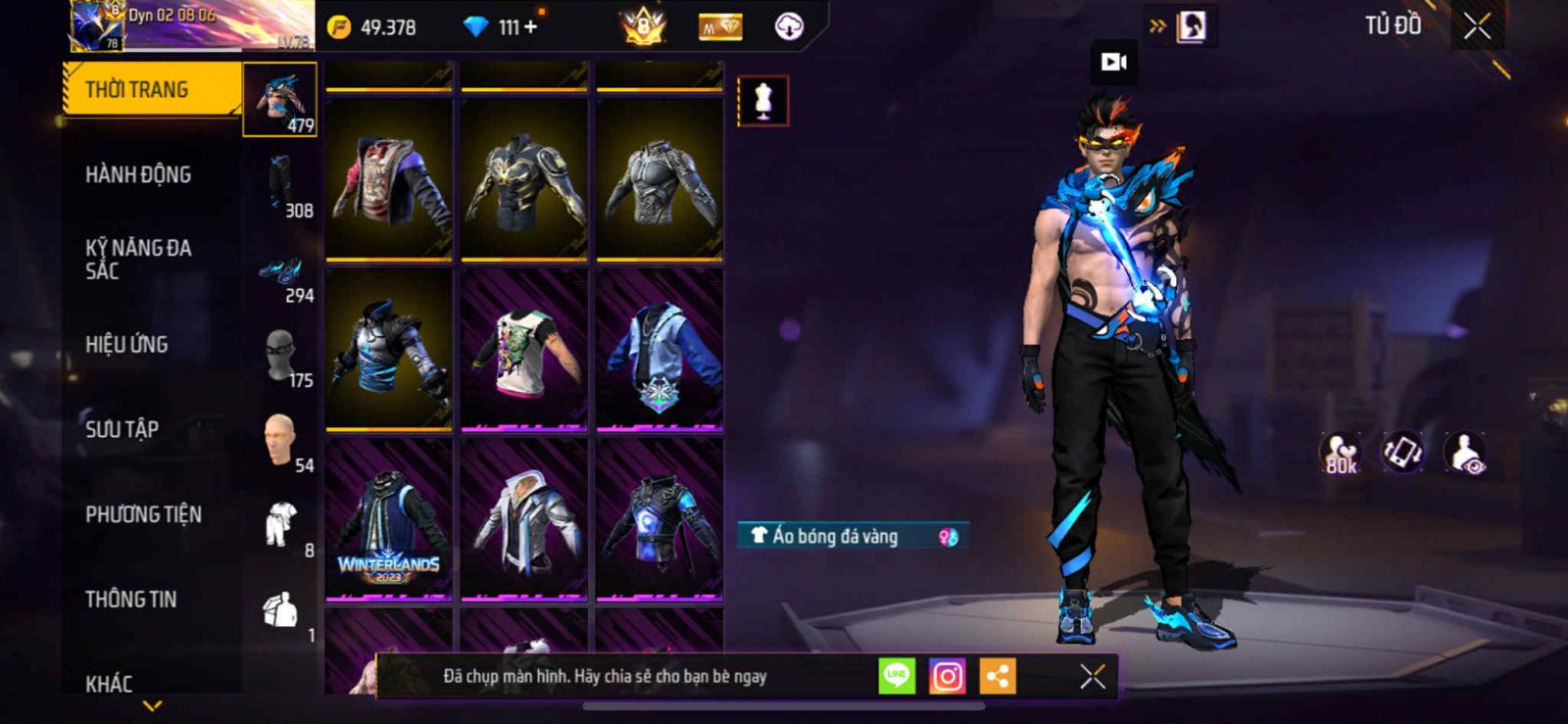The width and height of the screenshot is (1568, 724).
Task: Pick the white t-shirt with green graphic
Action: [x=524, y=350]
